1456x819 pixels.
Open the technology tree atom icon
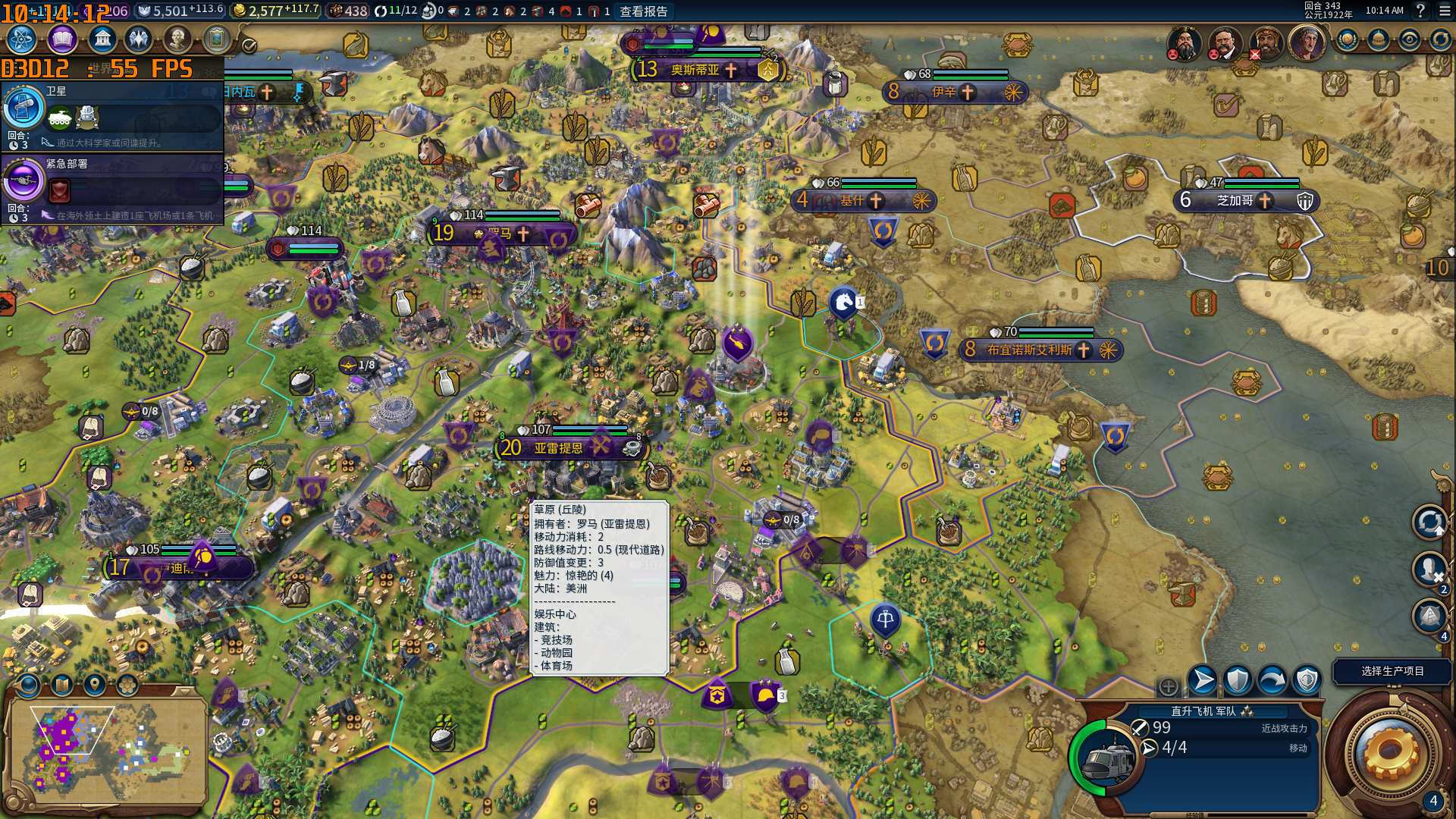(x=21, y=39)
